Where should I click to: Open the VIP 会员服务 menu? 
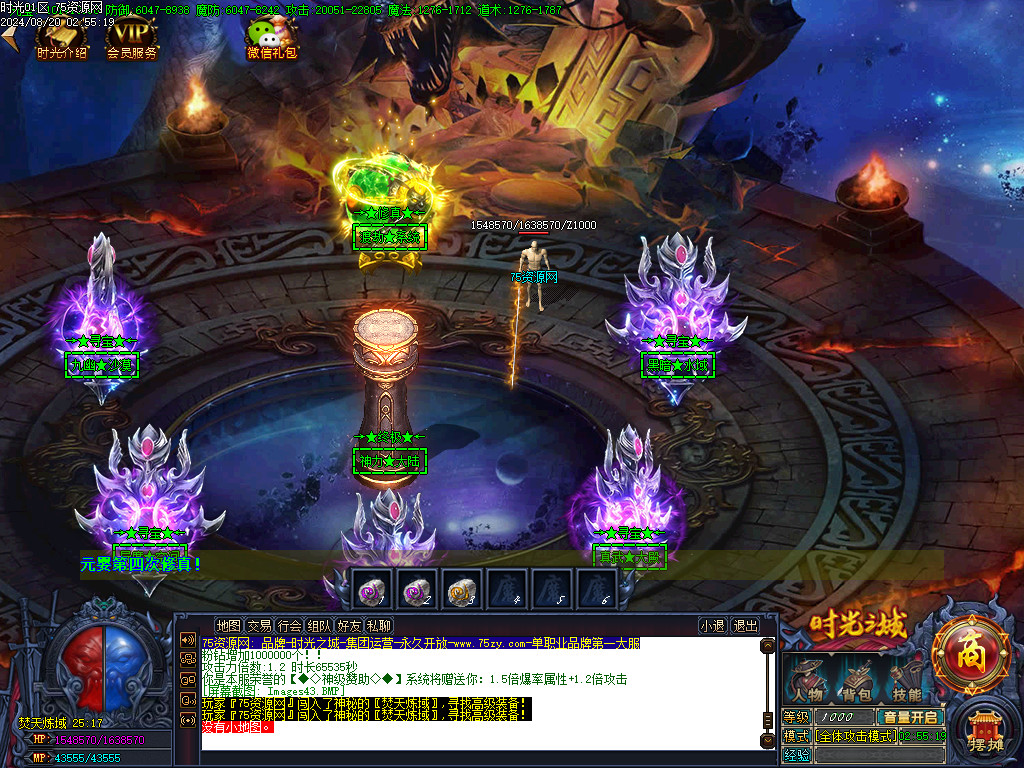pos(132,36)
